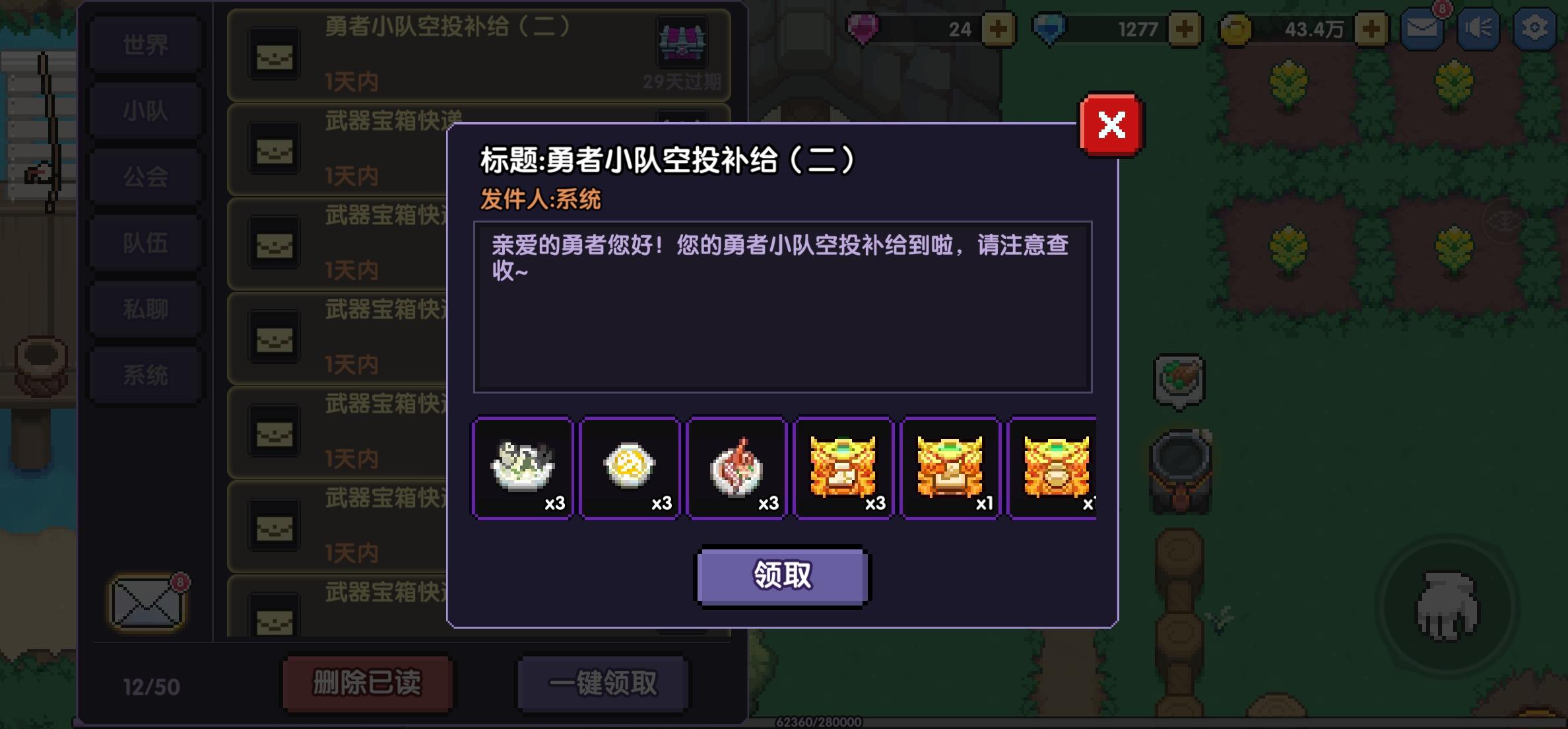Delete read mail via 删除已读
The image size is (1568, 729).
pos(368,685)
